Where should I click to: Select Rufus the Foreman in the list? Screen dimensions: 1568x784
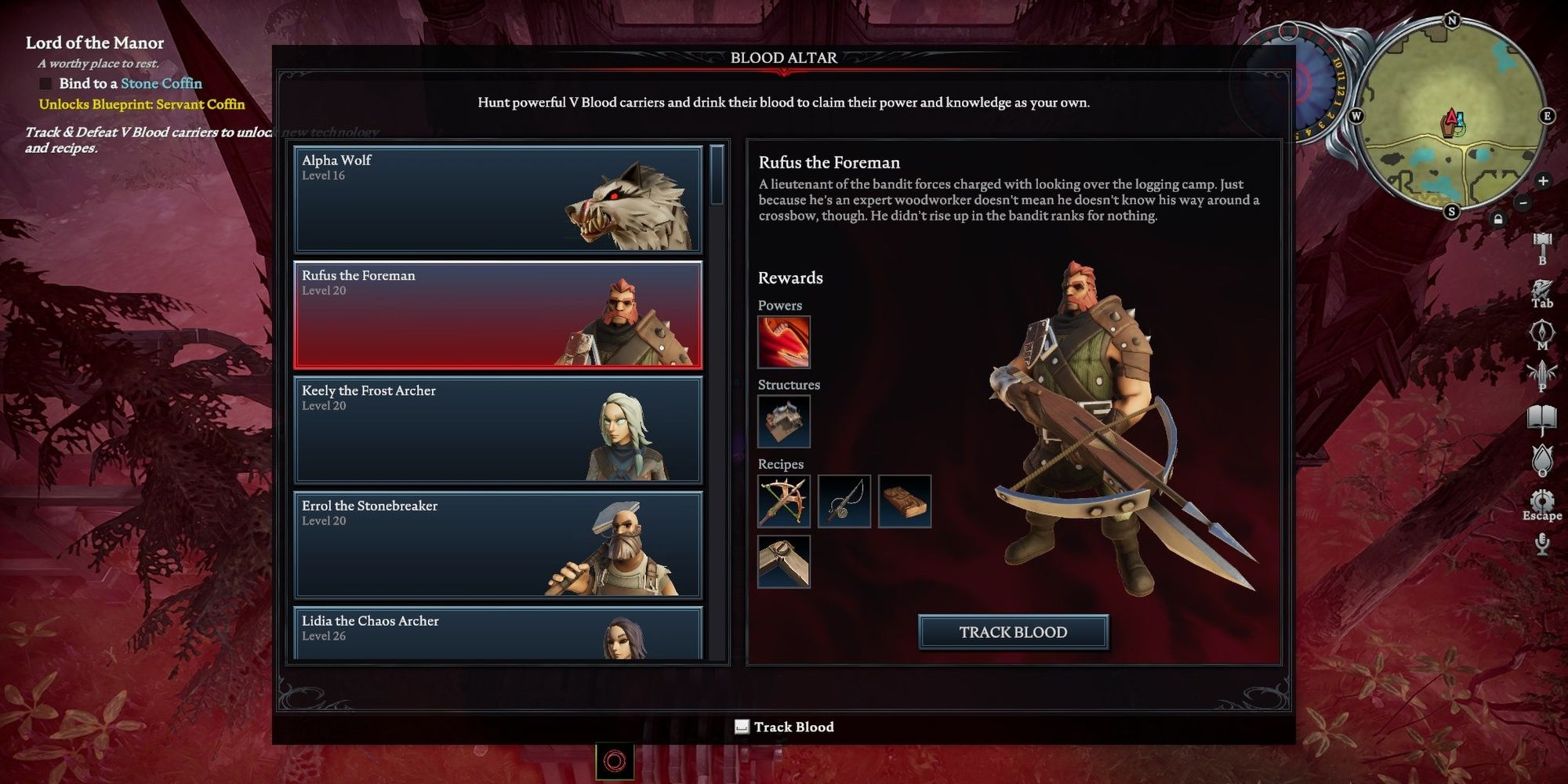point(497,314)
